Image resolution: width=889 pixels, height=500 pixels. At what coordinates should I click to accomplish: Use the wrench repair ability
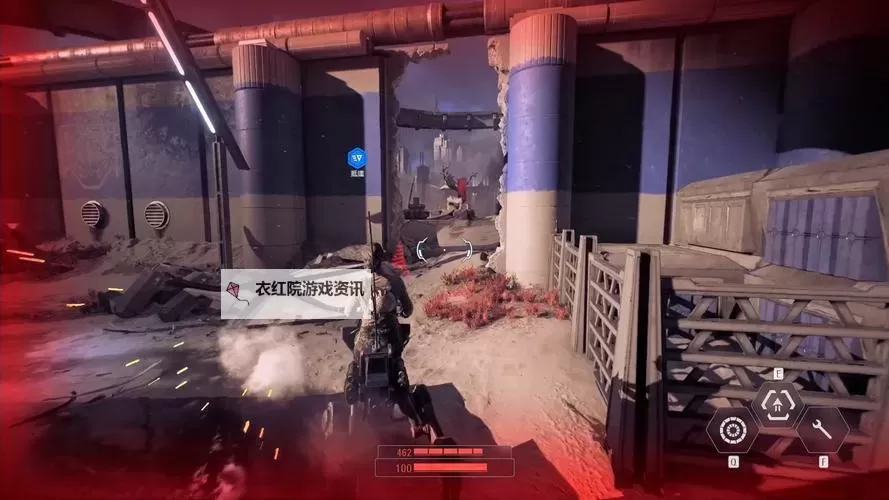coord(822,430)
